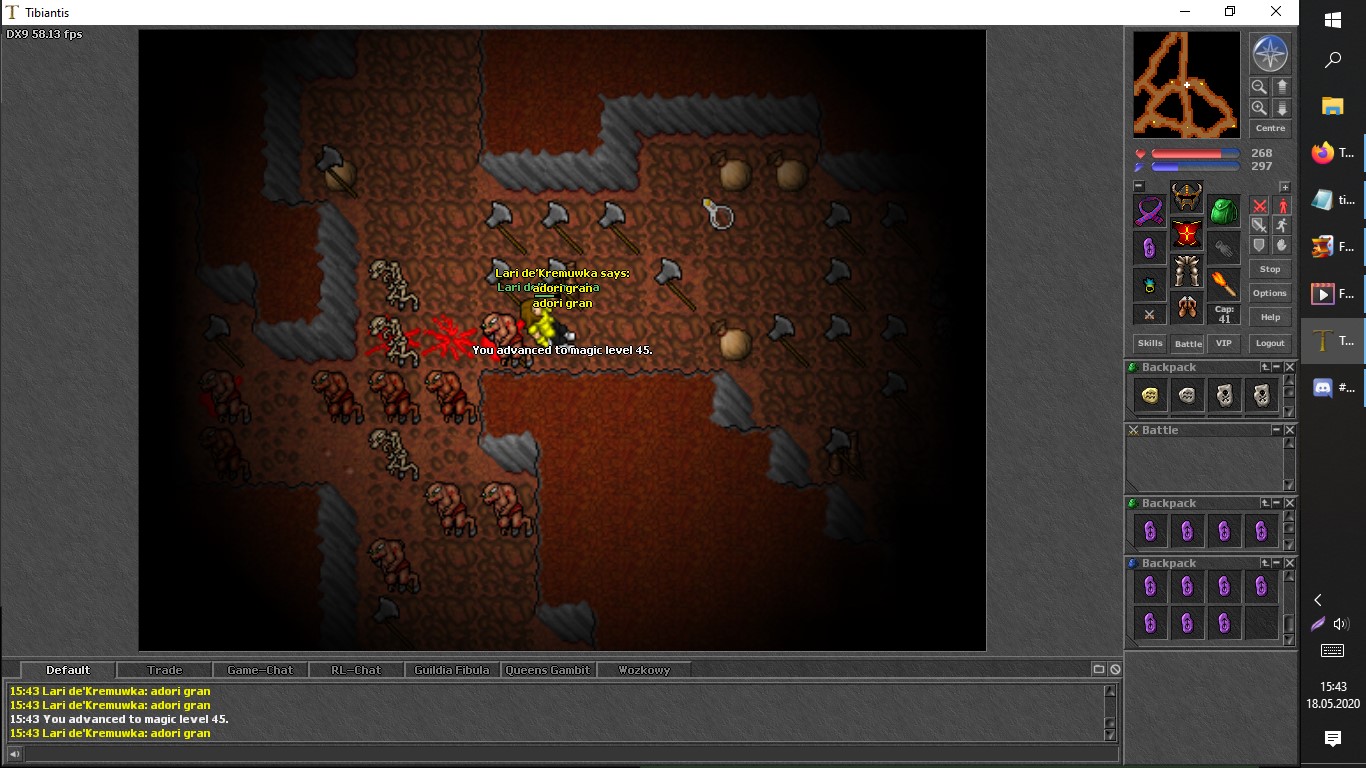
Task: Open the VIP list
Action: (x=1223, y=343)
